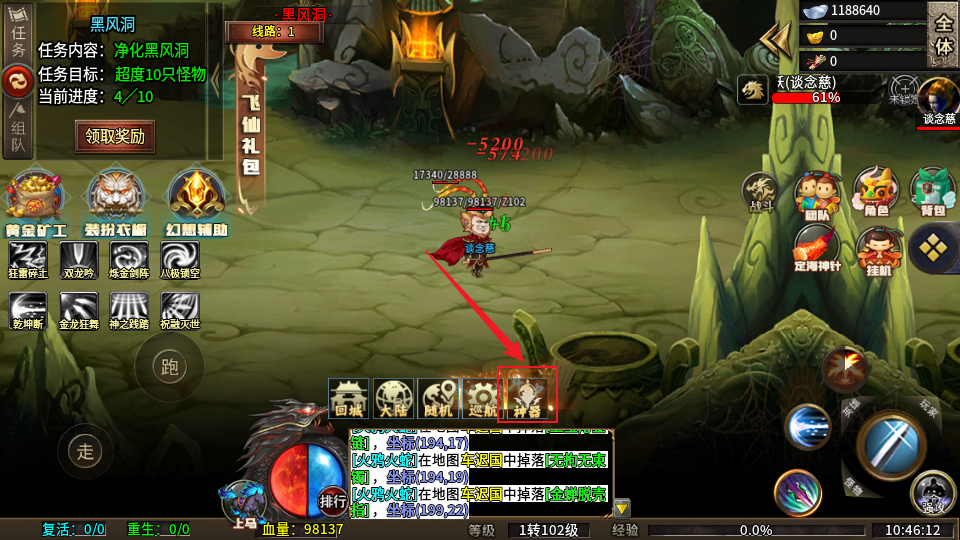Image resolution: width=960 pixels, height=540 pixels.
Task: Switch to walking with the 走 button
Action: (x=85, y=451)
